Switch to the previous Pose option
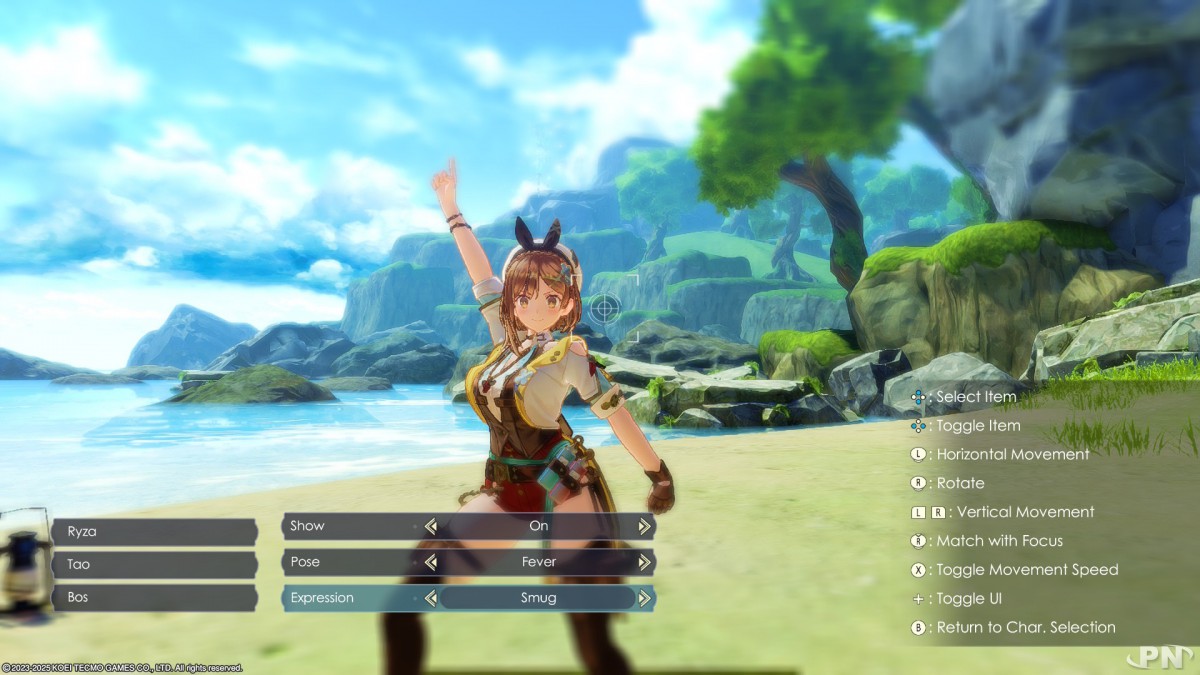This screenshot has height=675, width=1200. (x=431, y=562)
